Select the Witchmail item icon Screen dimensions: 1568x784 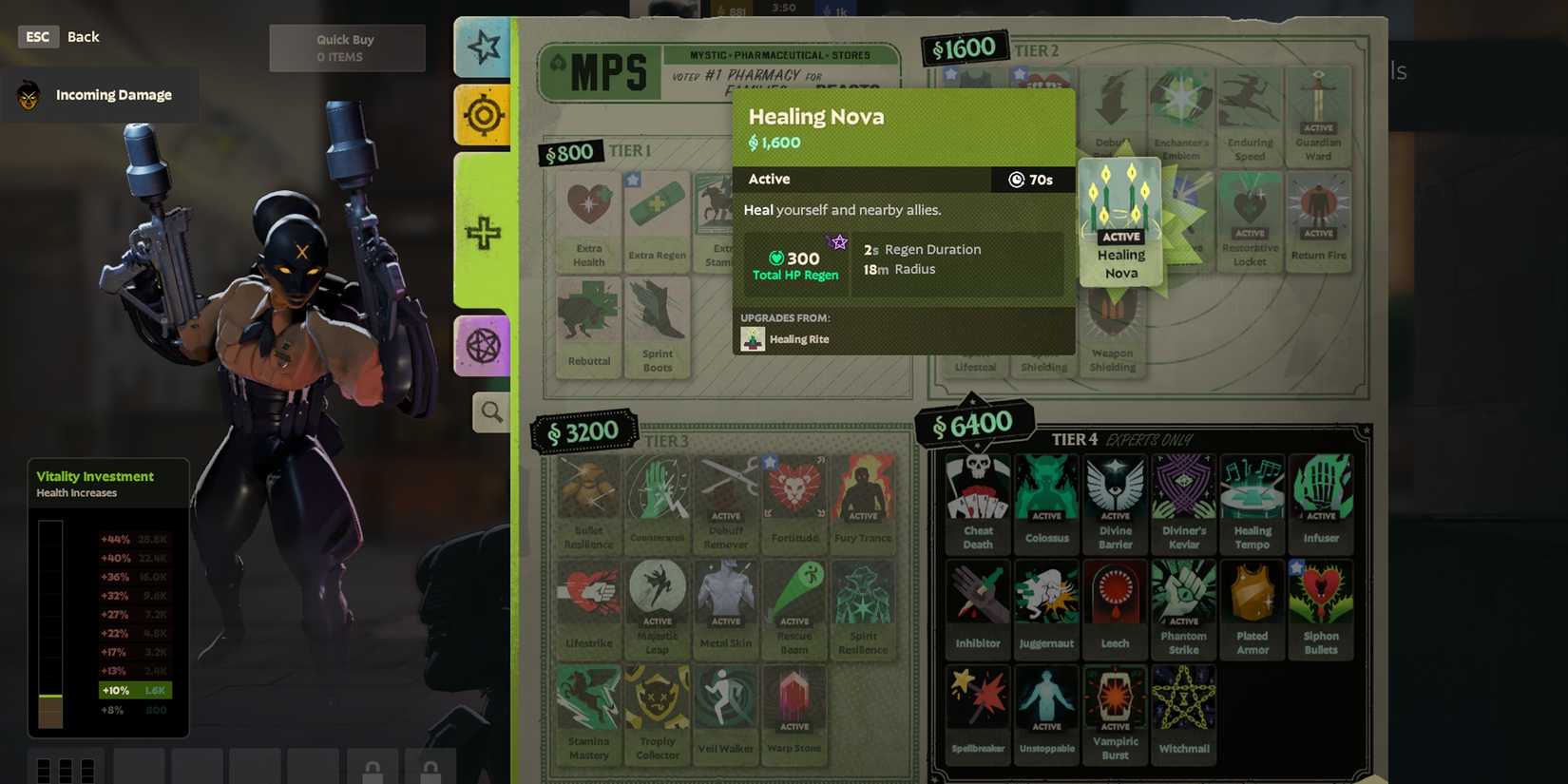[1183, 697]
